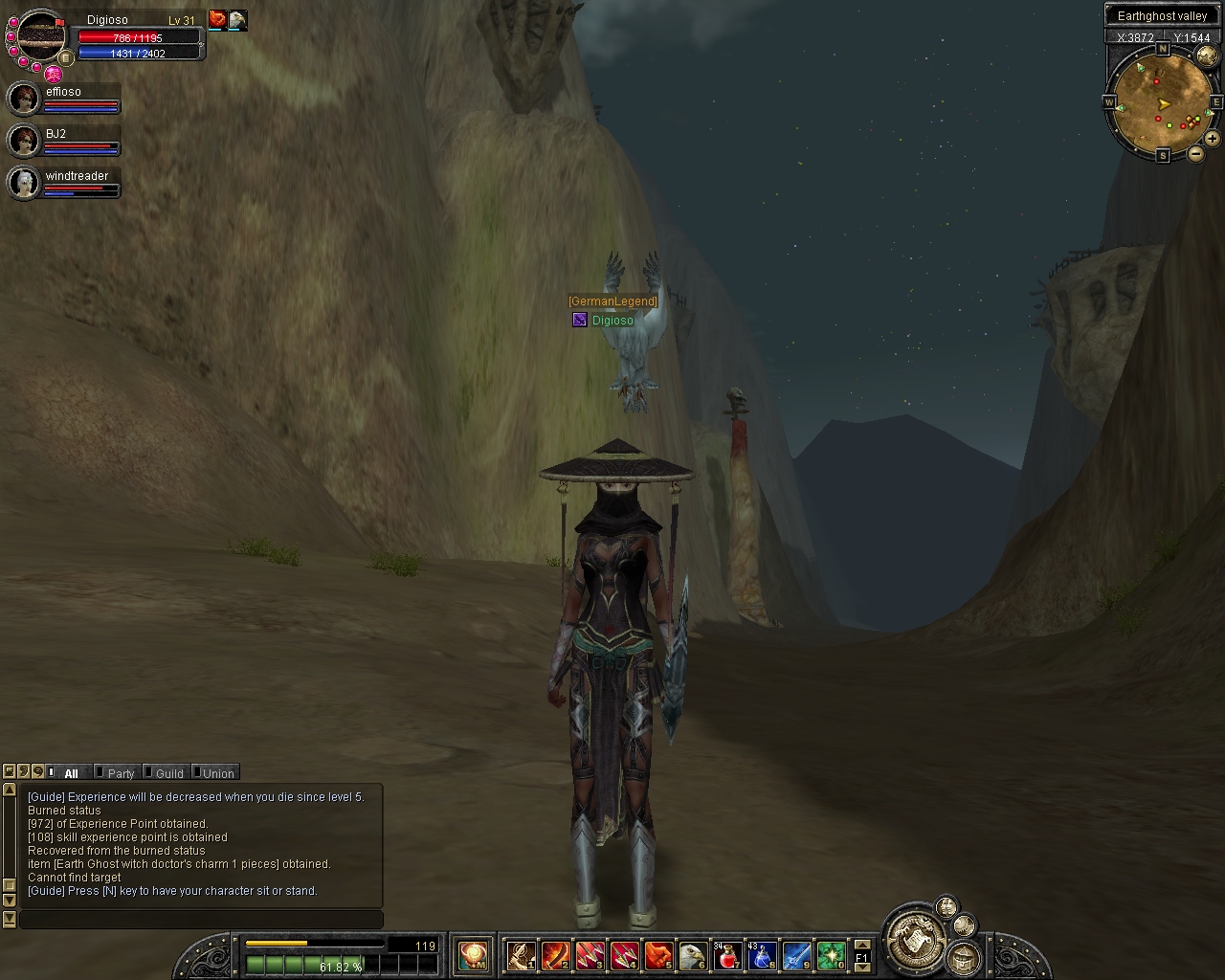The height and width of the screenshot is (980, 1225).
Task: Zoom out the minimap with minus button
Action: coord(1195,154)
